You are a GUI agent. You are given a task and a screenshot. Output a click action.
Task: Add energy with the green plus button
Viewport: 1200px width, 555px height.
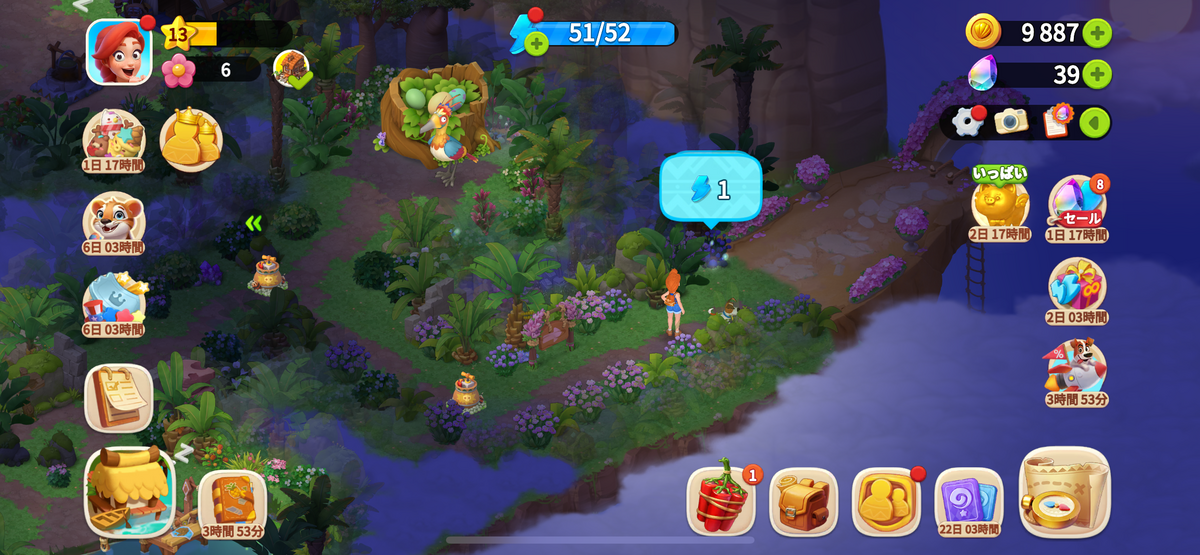click(x=537, y=43)
